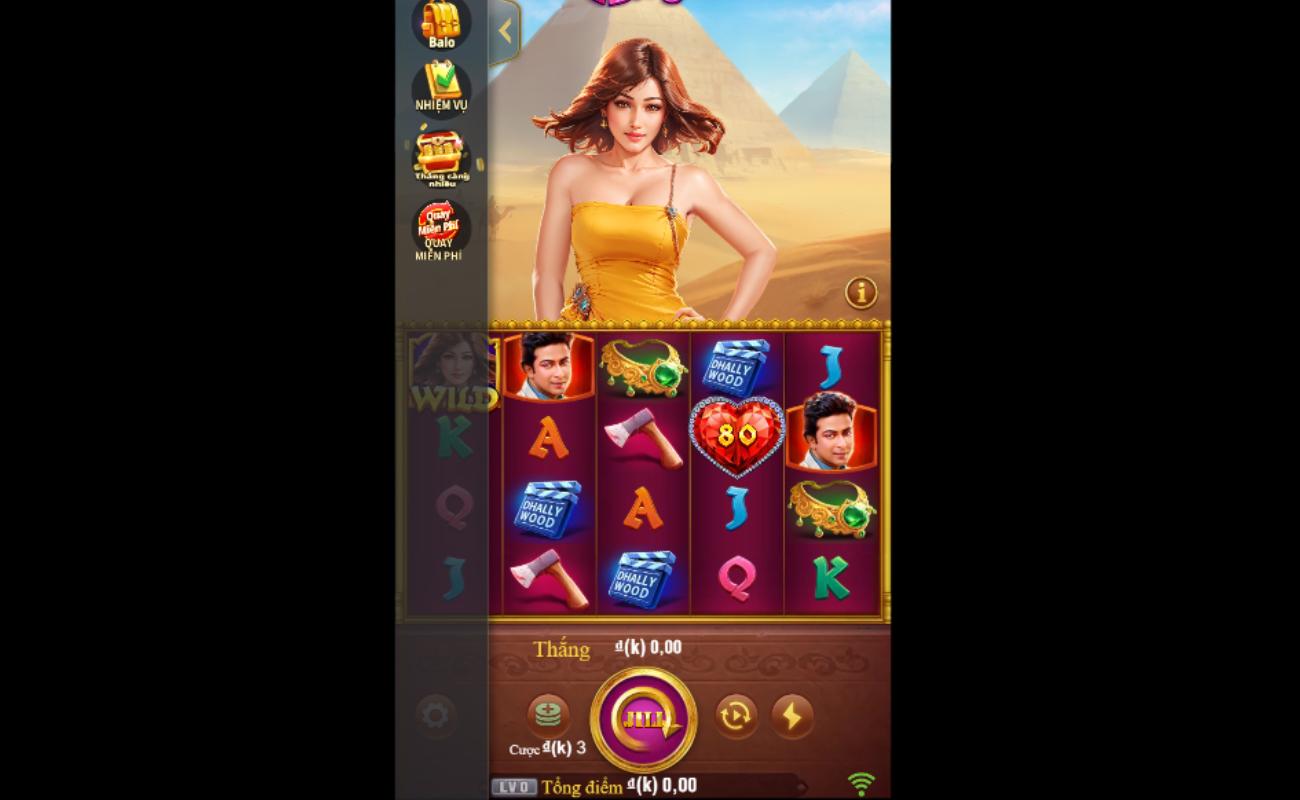The width and height of the screenshot is (1300, 800).
Task: Click the Thắng win amount display
Action: pos(606,648)
